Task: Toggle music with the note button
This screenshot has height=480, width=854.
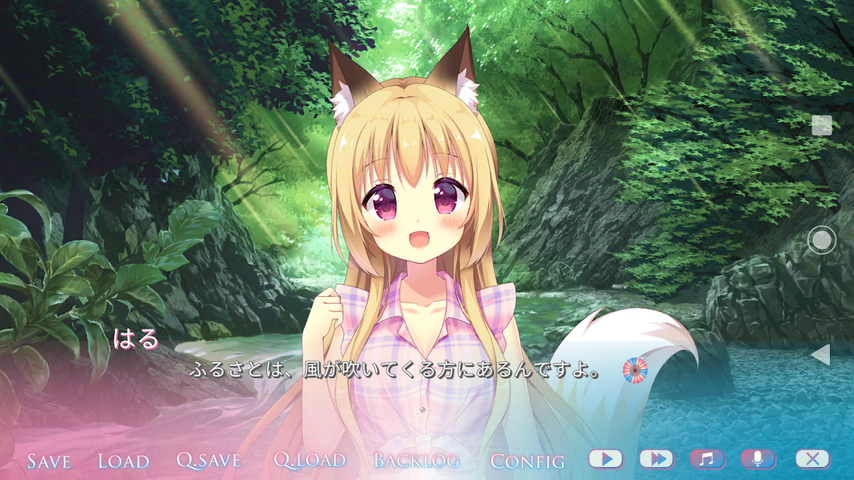Action: pos(707,459)
